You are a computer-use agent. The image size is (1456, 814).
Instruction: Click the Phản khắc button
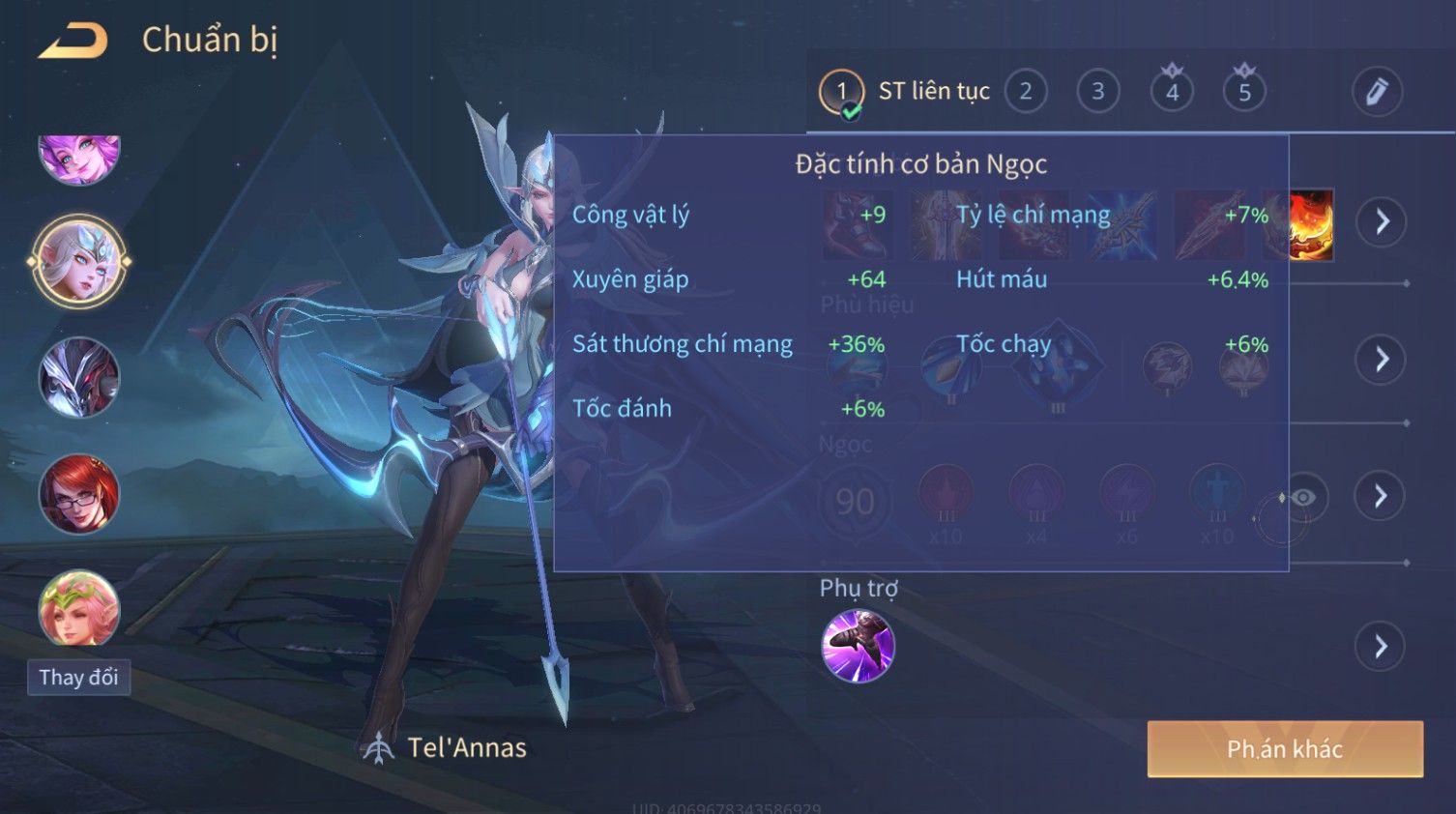tap(1285, 749)
